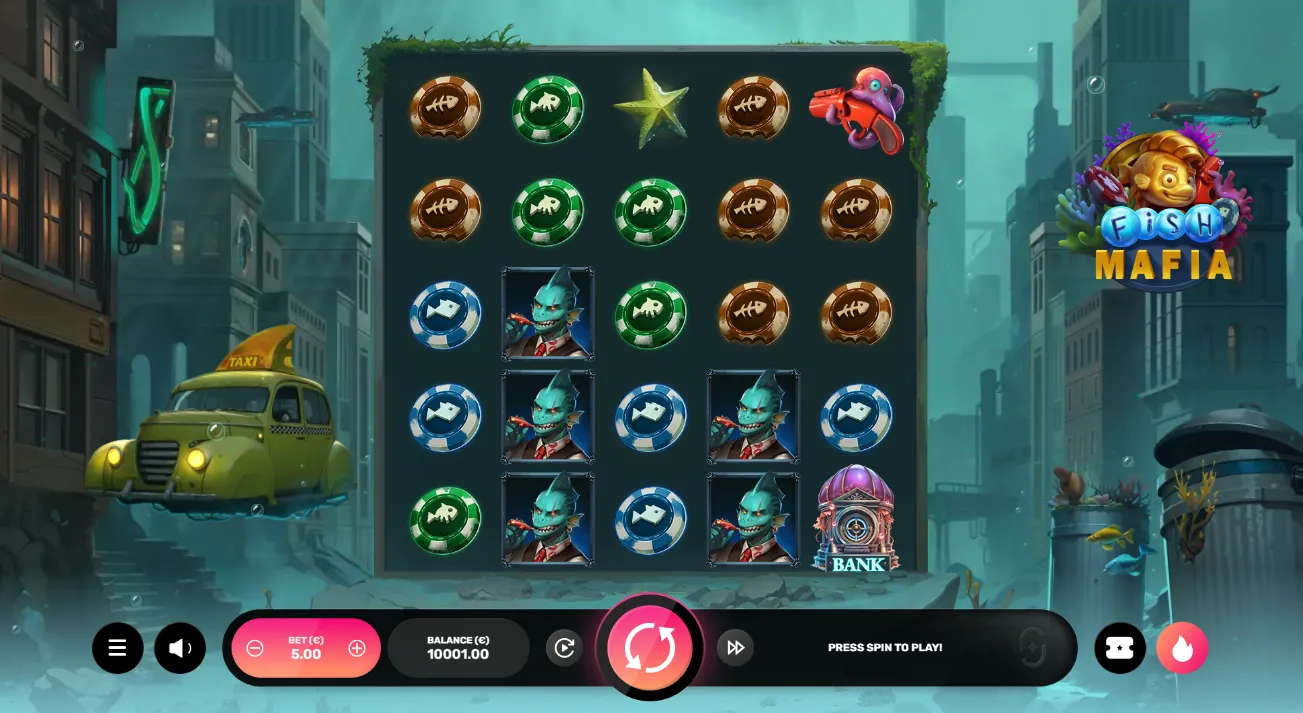Toggle the sound speaker button
This screenshot has width=1303, height=713.
(180, 648)
